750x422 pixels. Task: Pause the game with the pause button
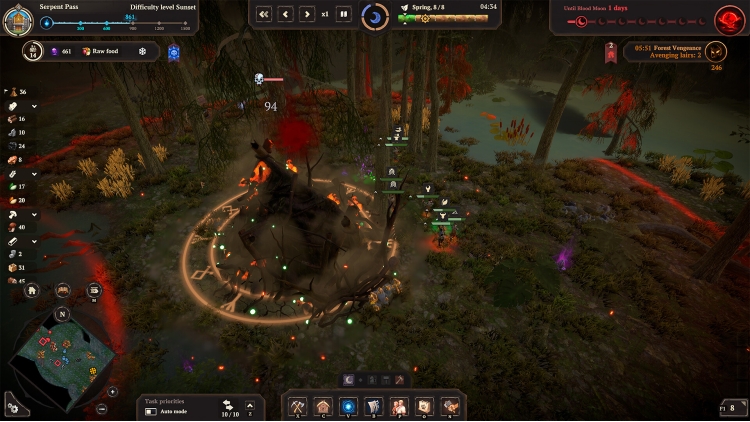(x=343, y=14)
